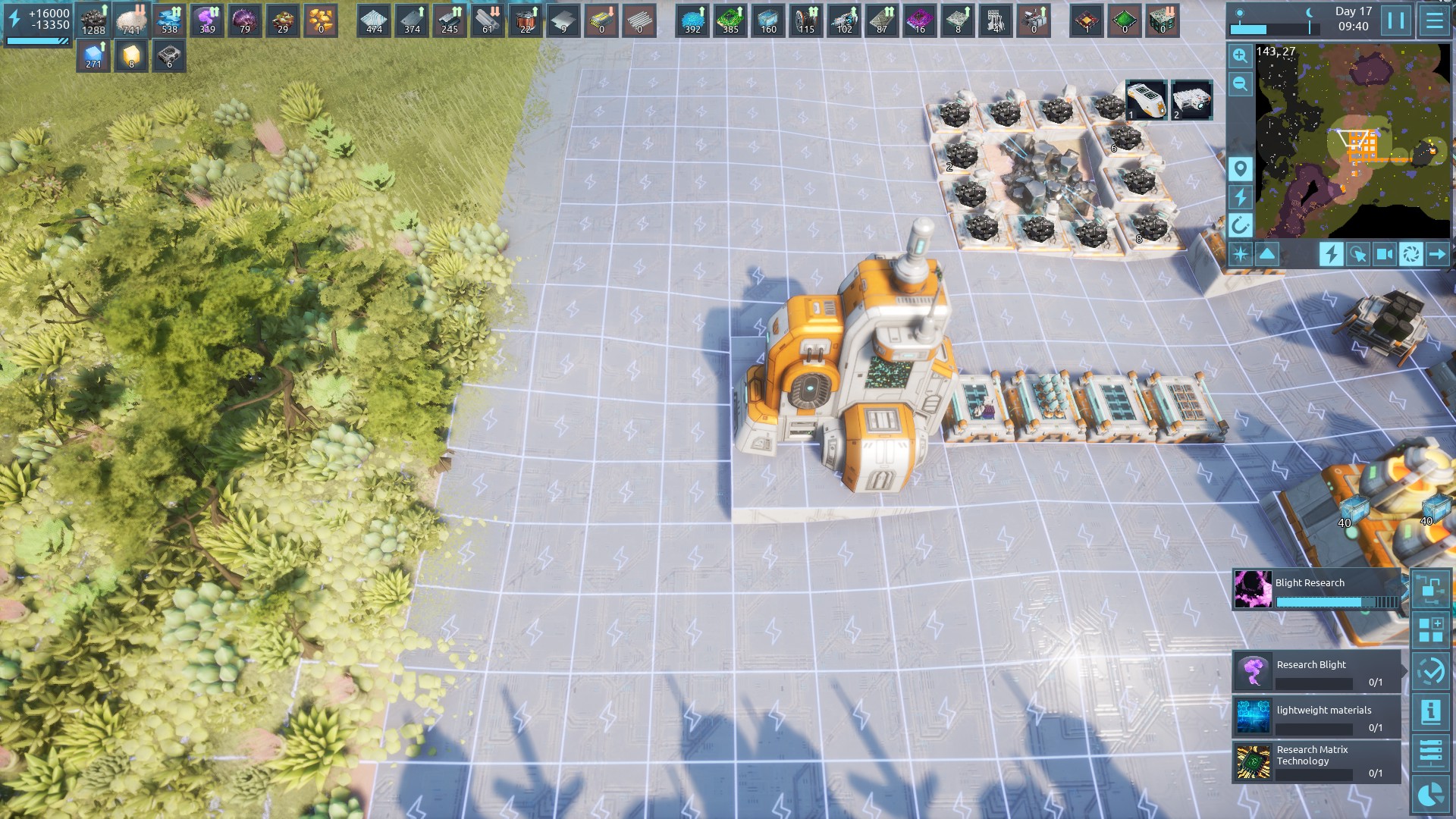This screenshot has width=1456, height=819.
Task: Toggle the magnet map filter
Action: coord(1240,225)
